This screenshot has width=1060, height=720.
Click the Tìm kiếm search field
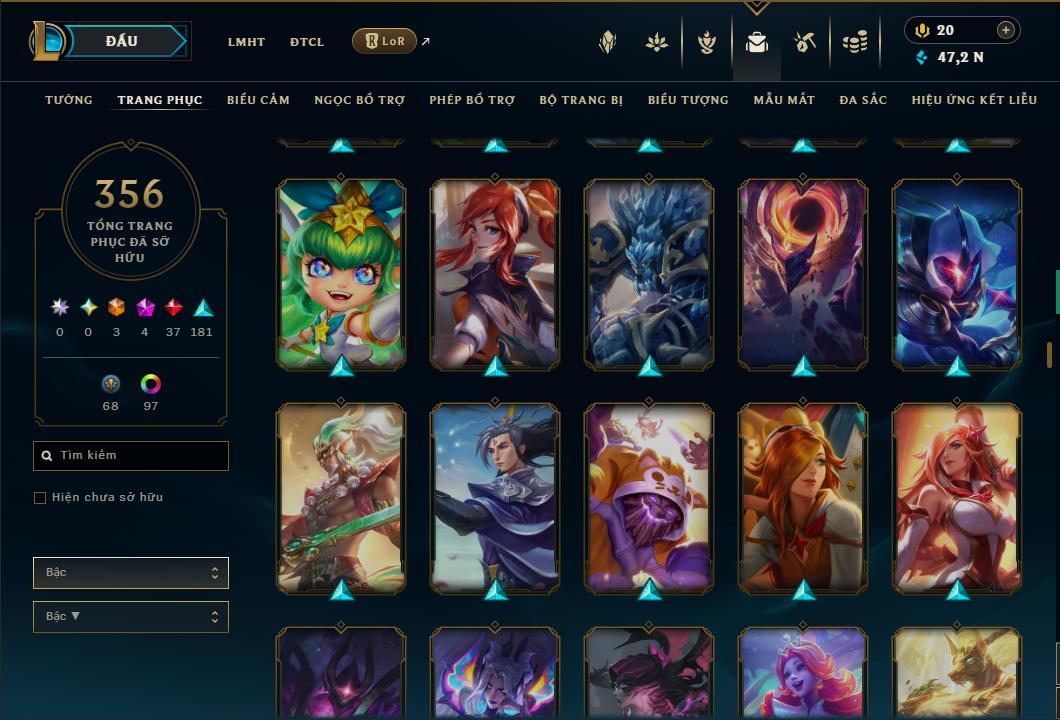131,456
